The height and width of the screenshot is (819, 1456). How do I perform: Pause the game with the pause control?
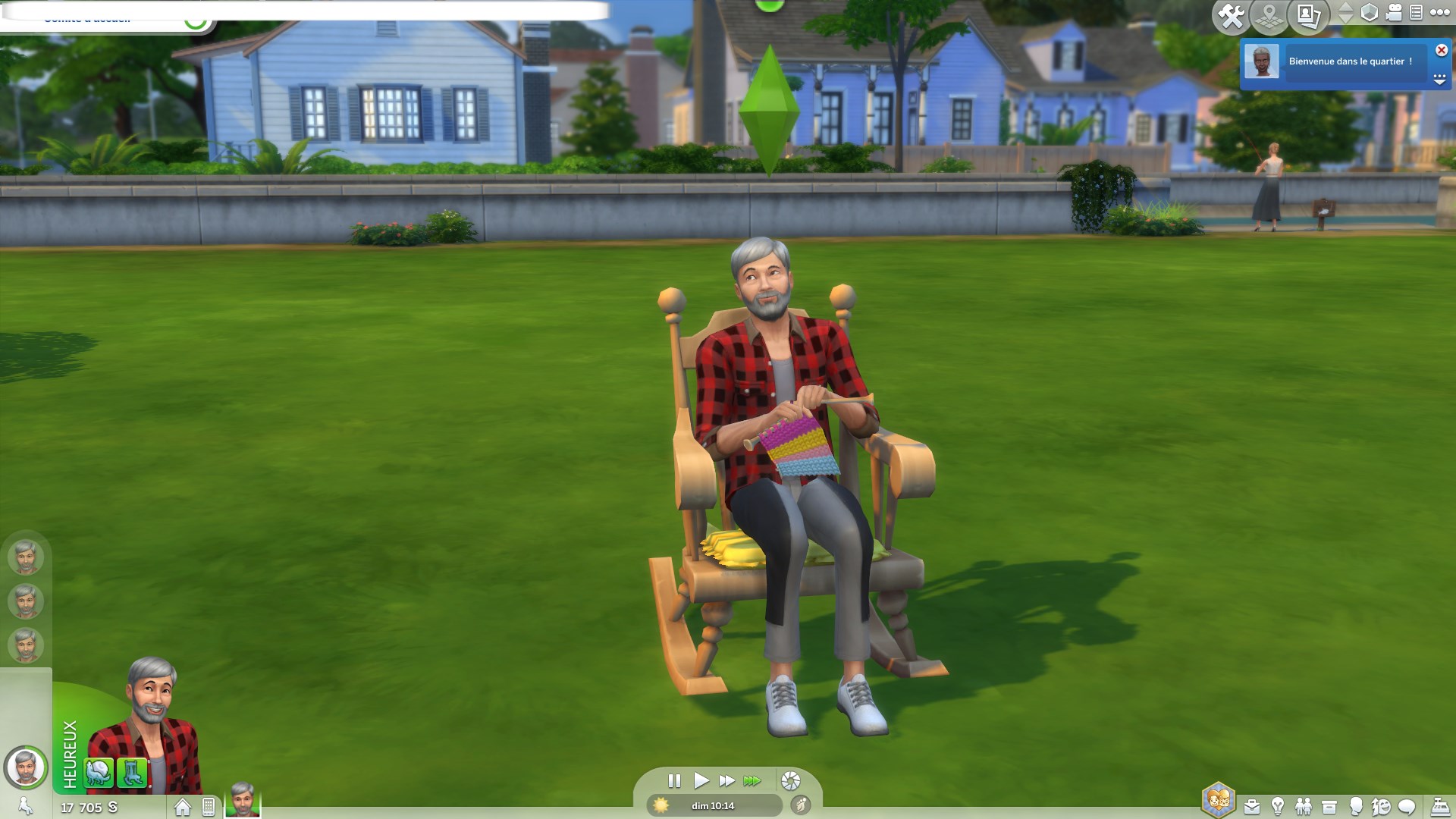674,779
